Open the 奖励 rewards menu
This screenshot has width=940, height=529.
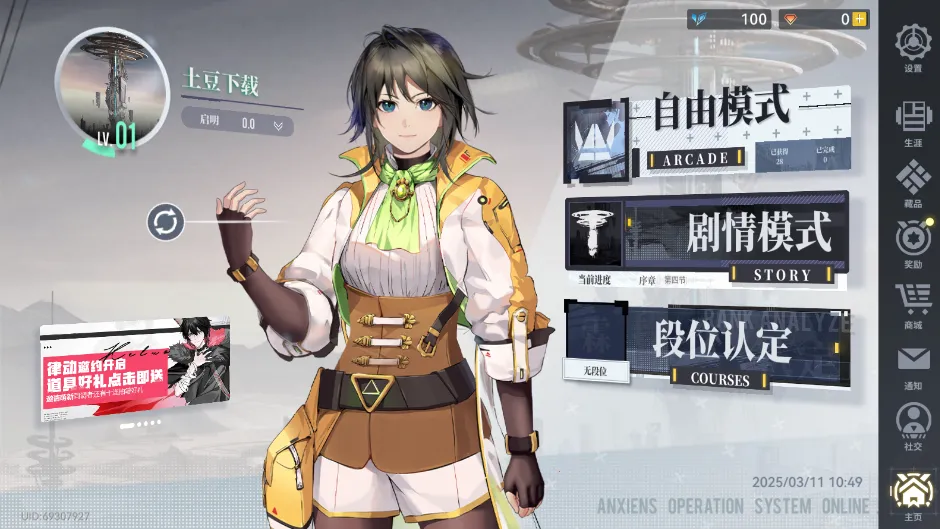911,244
